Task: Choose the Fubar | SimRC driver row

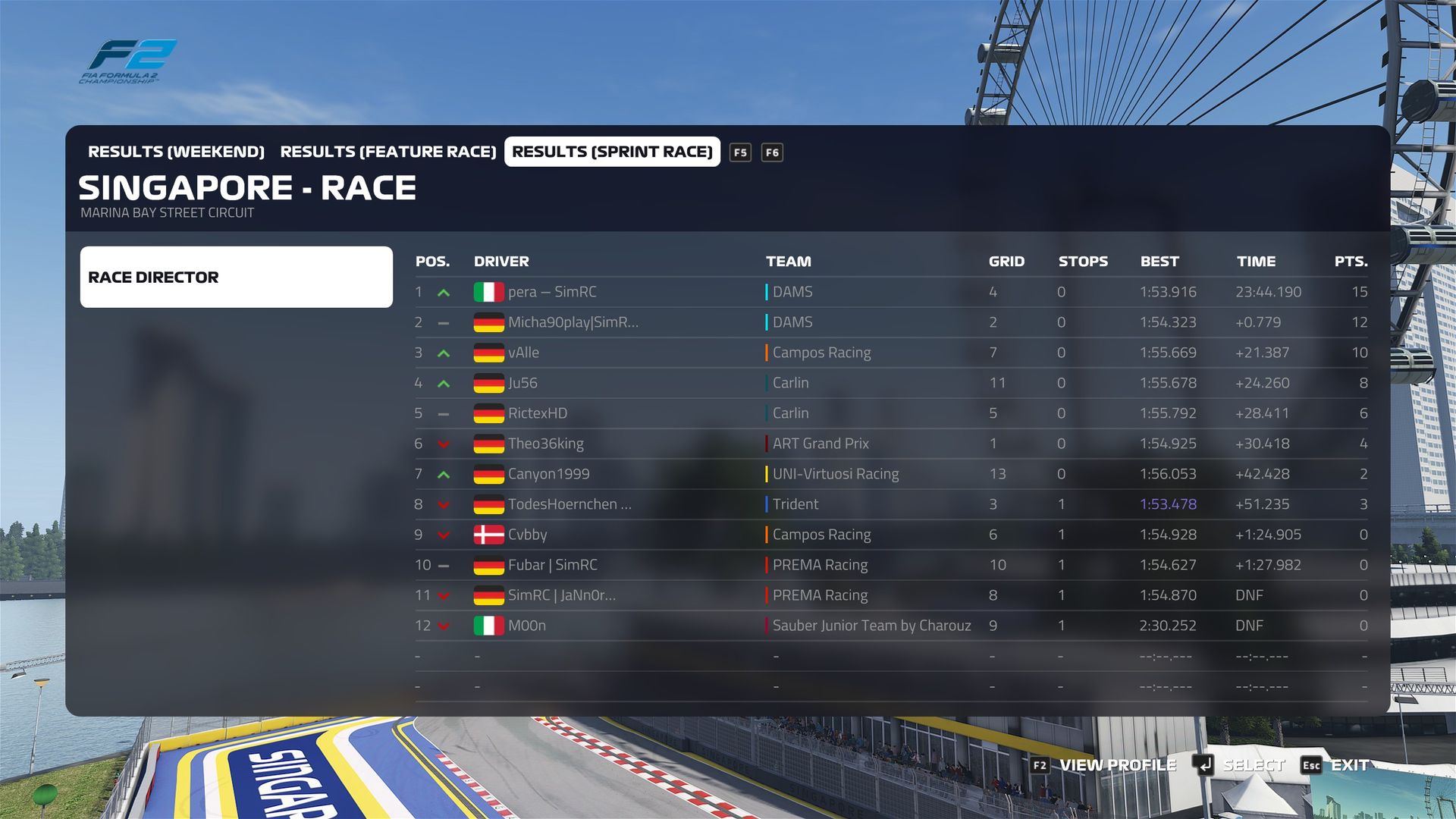Action: (552, 565)
